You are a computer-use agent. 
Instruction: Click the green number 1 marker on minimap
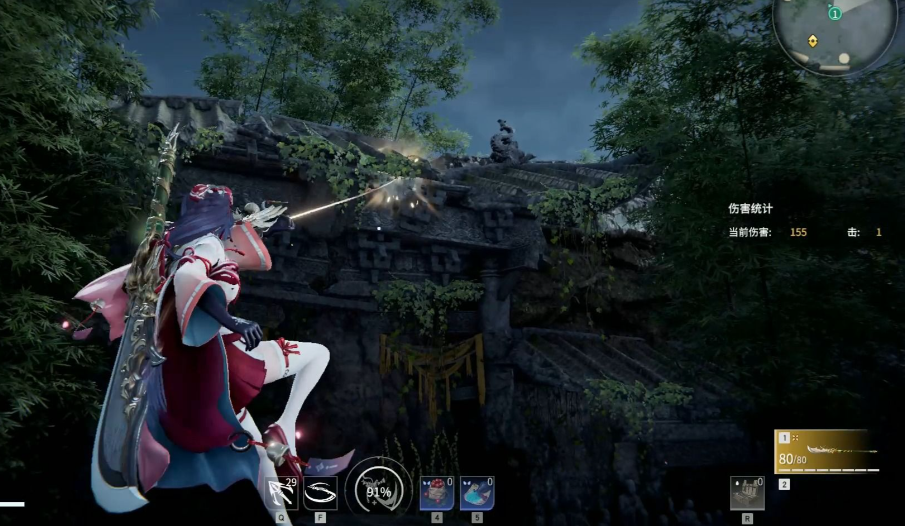(834, 13)
